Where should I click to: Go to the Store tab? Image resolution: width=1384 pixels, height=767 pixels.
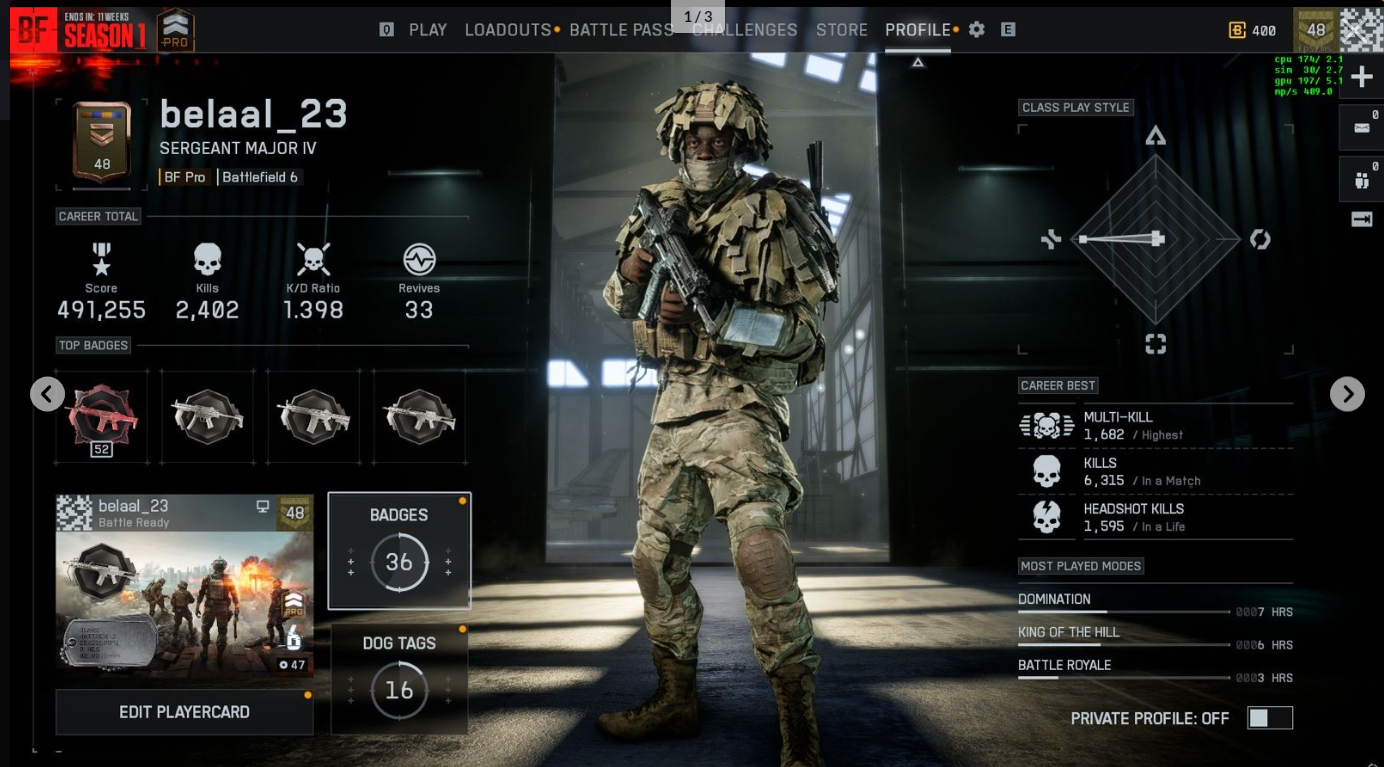841,30
